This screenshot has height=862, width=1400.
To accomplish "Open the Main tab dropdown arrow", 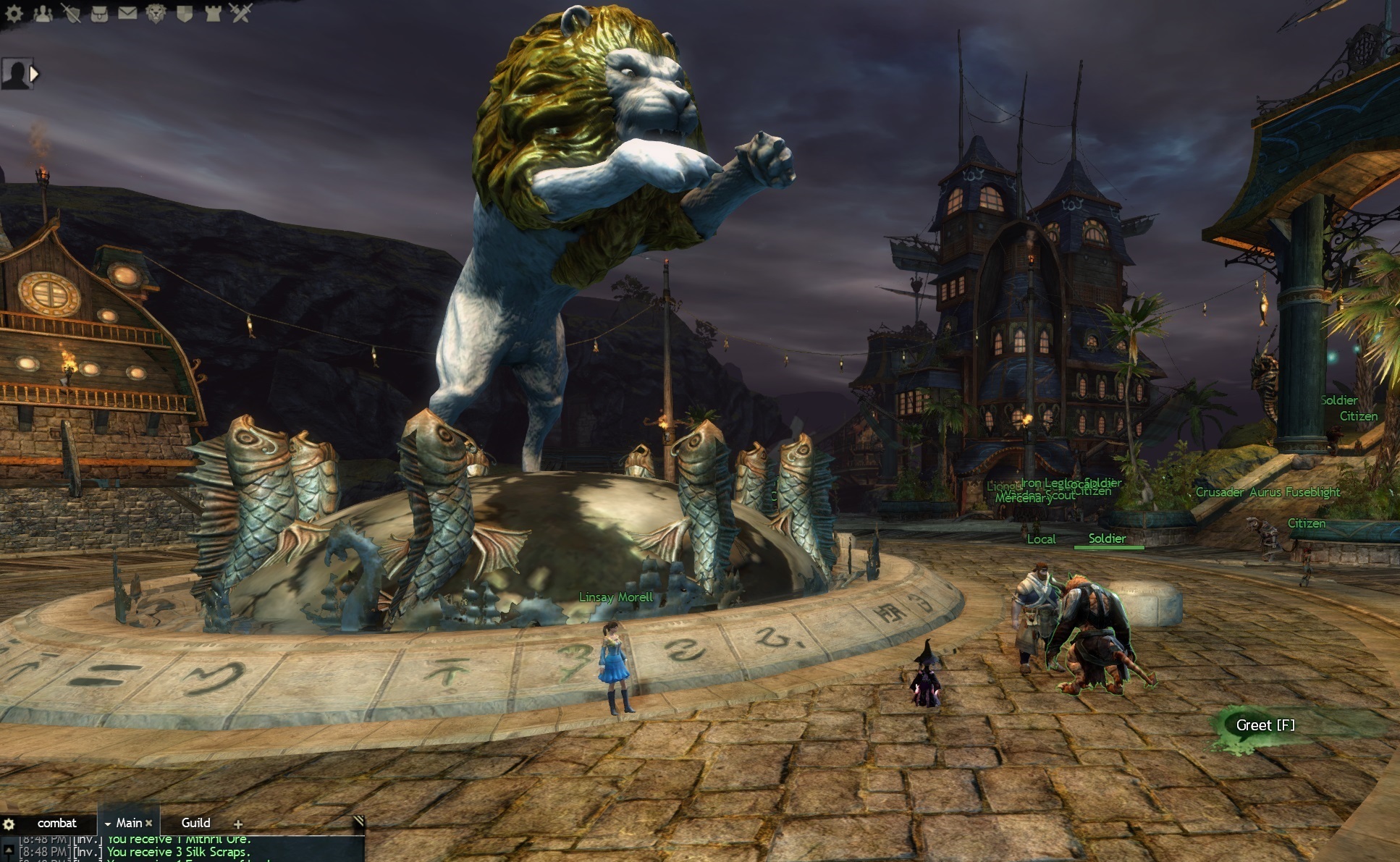I will pyautogui.click(x=108, y=824).
